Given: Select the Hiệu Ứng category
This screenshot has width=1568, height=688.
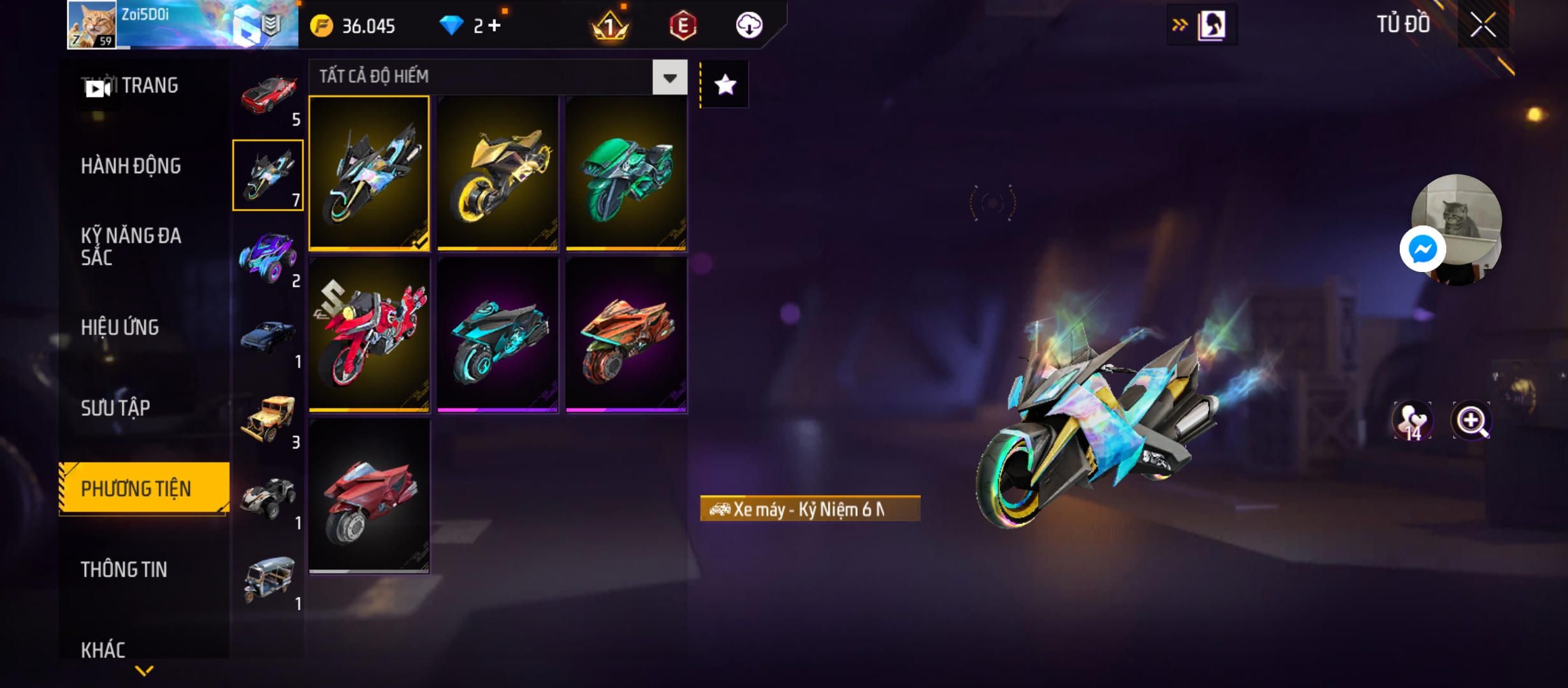Looking at the screenshot, I should (x=120, y=327).
